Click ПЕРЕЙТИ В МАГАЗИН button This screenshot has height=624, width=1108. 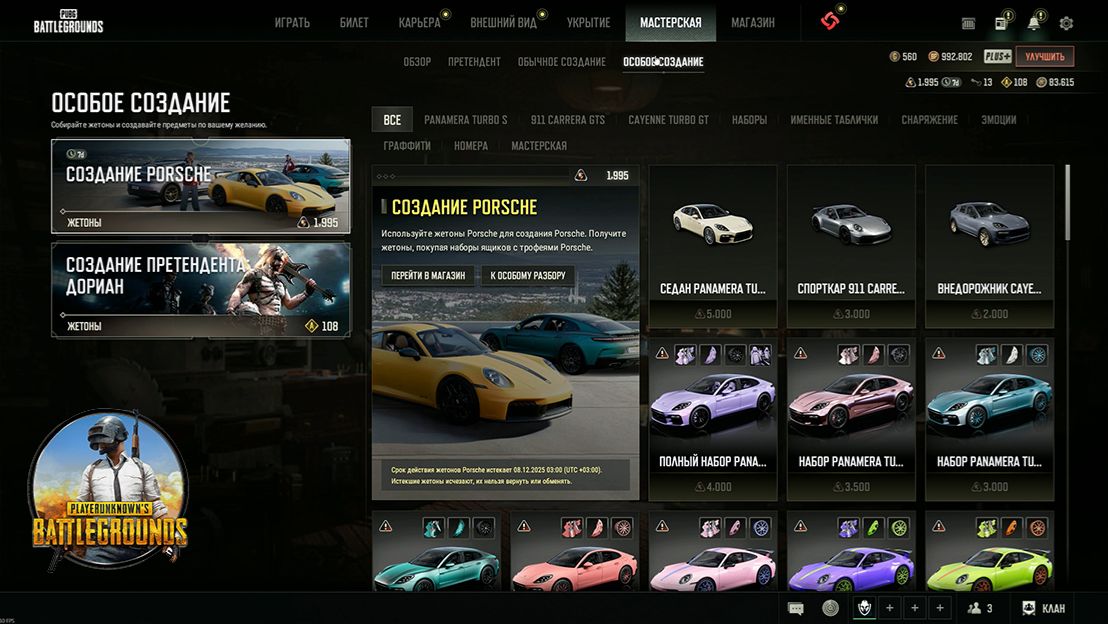(428, 276)
